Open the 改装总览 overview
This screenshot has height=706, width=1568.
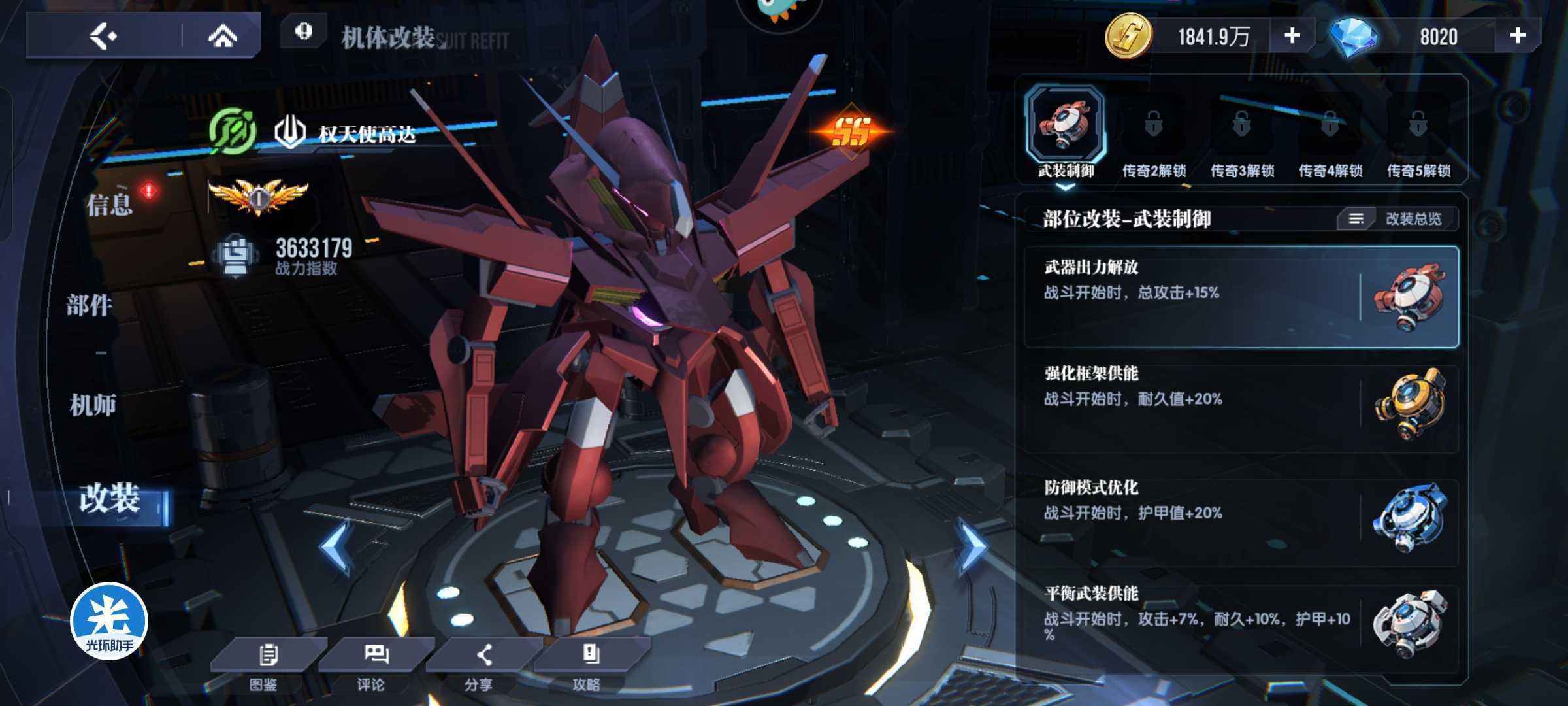pos(1398,218)
